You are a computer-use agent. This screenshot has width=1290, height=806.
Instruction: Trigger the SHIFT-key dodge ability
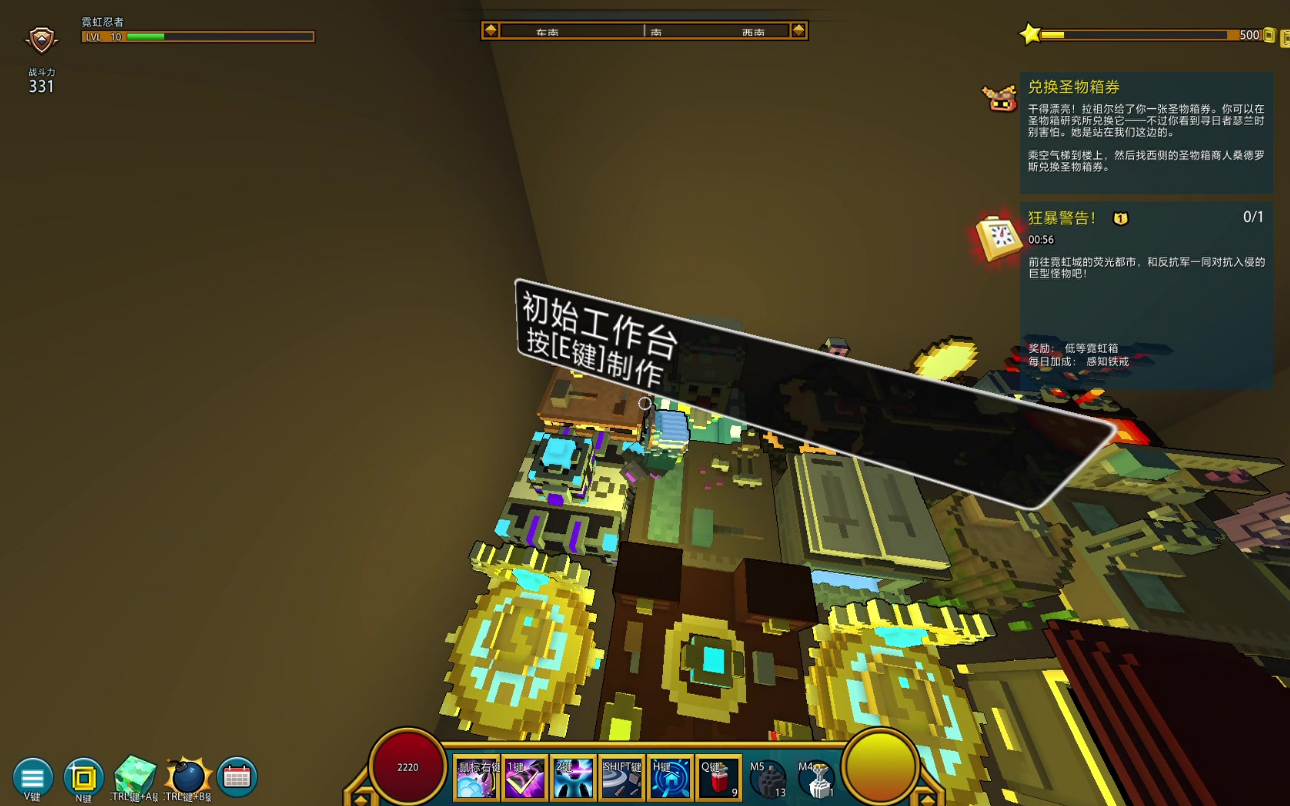pyautogui.click(x=621, y=778)
